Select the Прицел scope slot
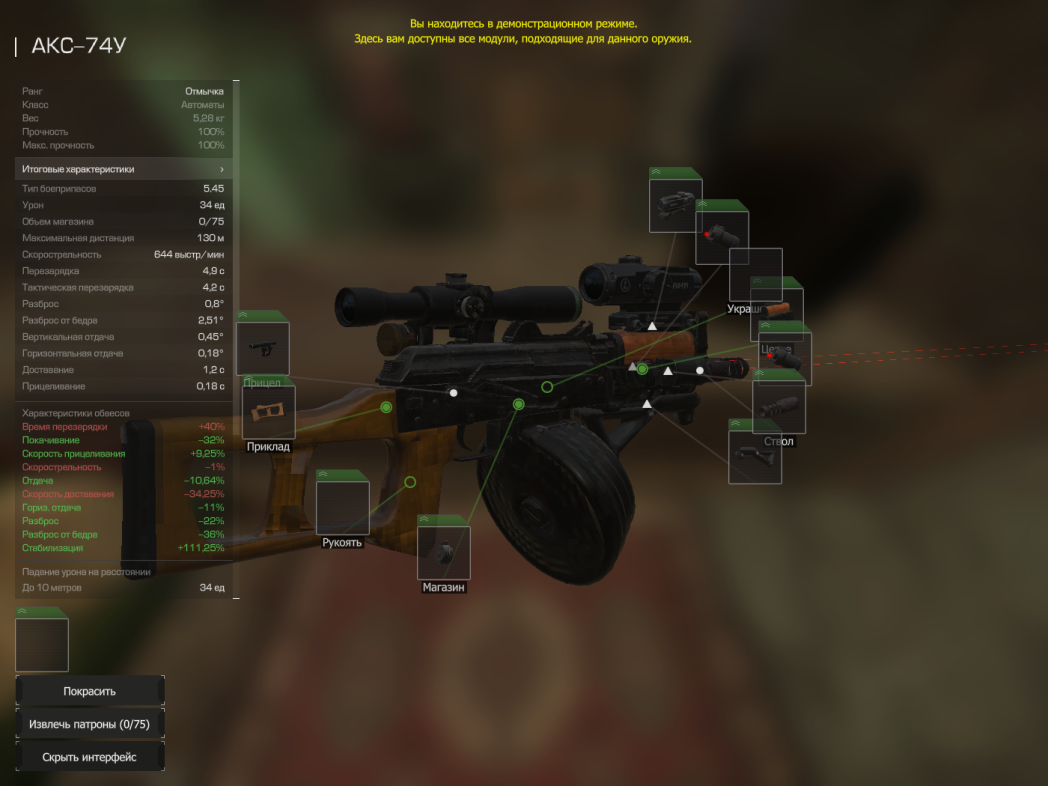 click(x=262, y=349)
